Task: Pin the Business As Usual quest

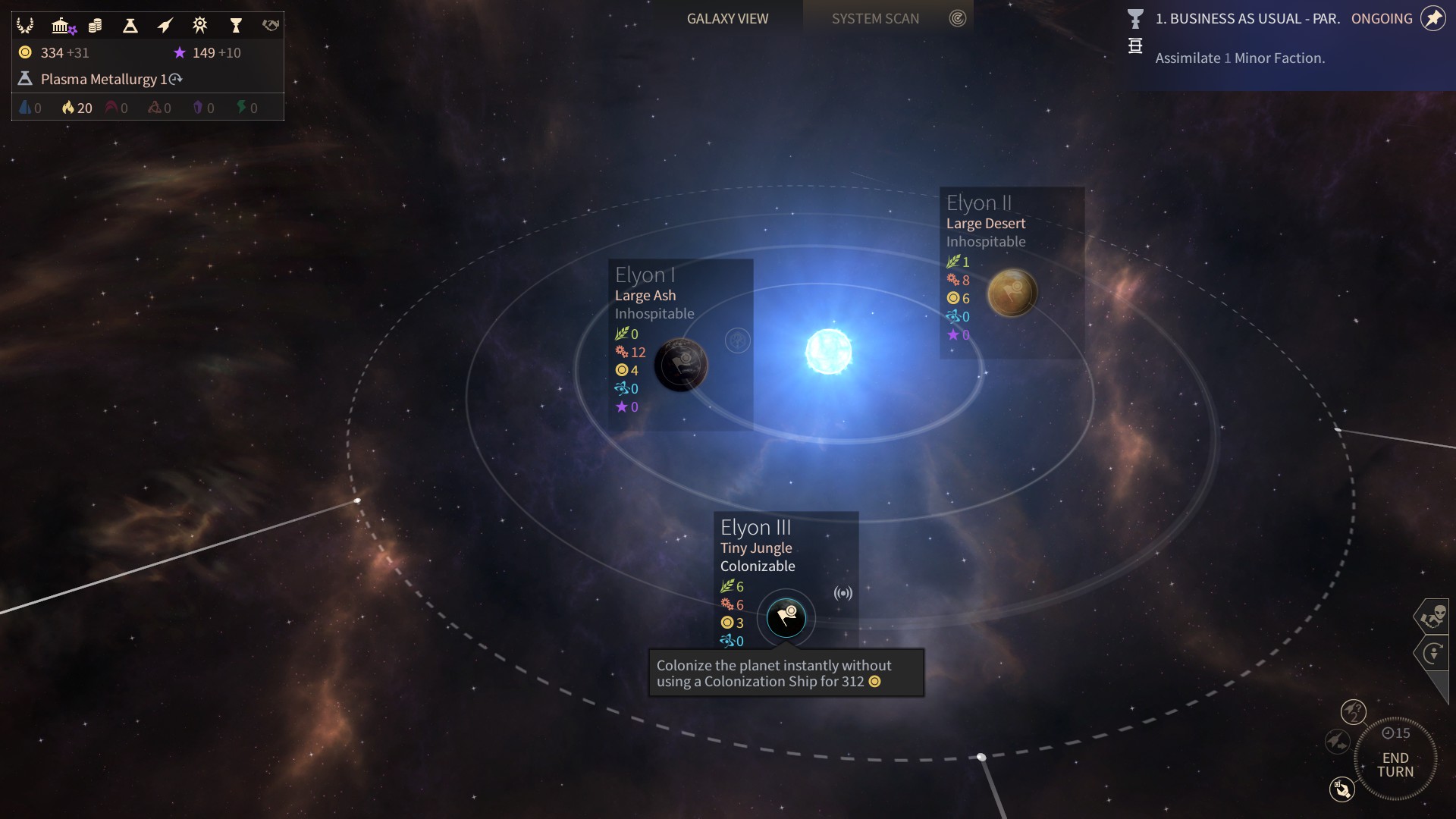Action: point(1432,18)
